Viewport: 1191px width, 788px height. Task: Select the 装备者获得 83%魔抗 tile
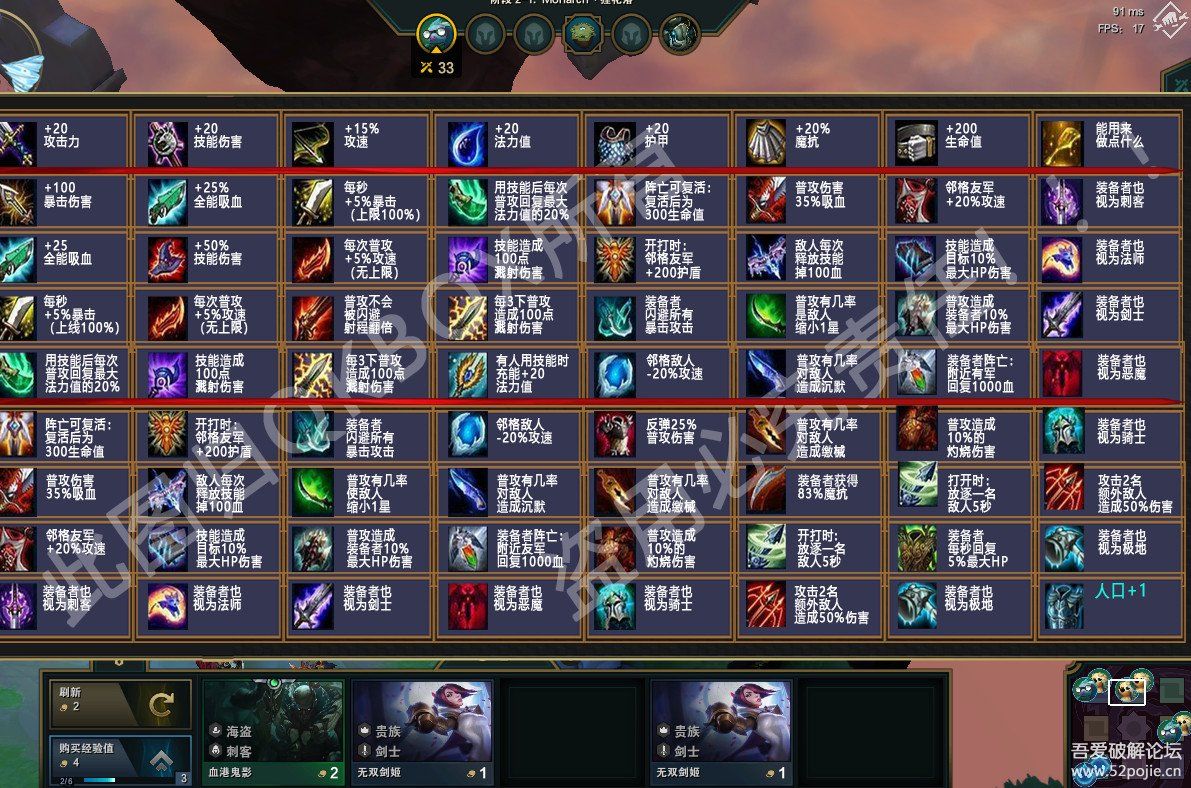click(x=806, y=490)
